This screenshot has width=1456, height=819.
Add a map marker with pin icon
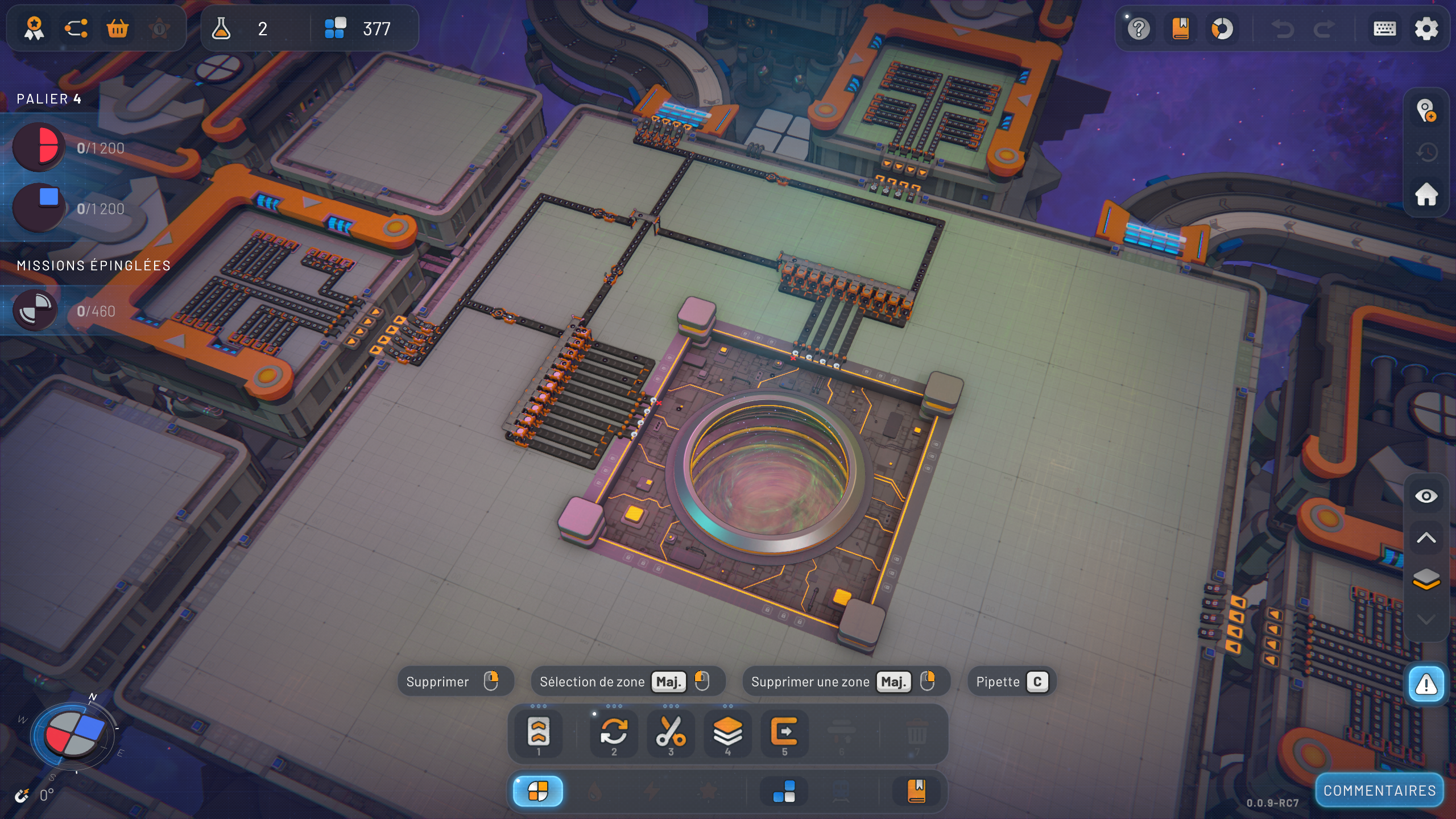(1426, 111)
